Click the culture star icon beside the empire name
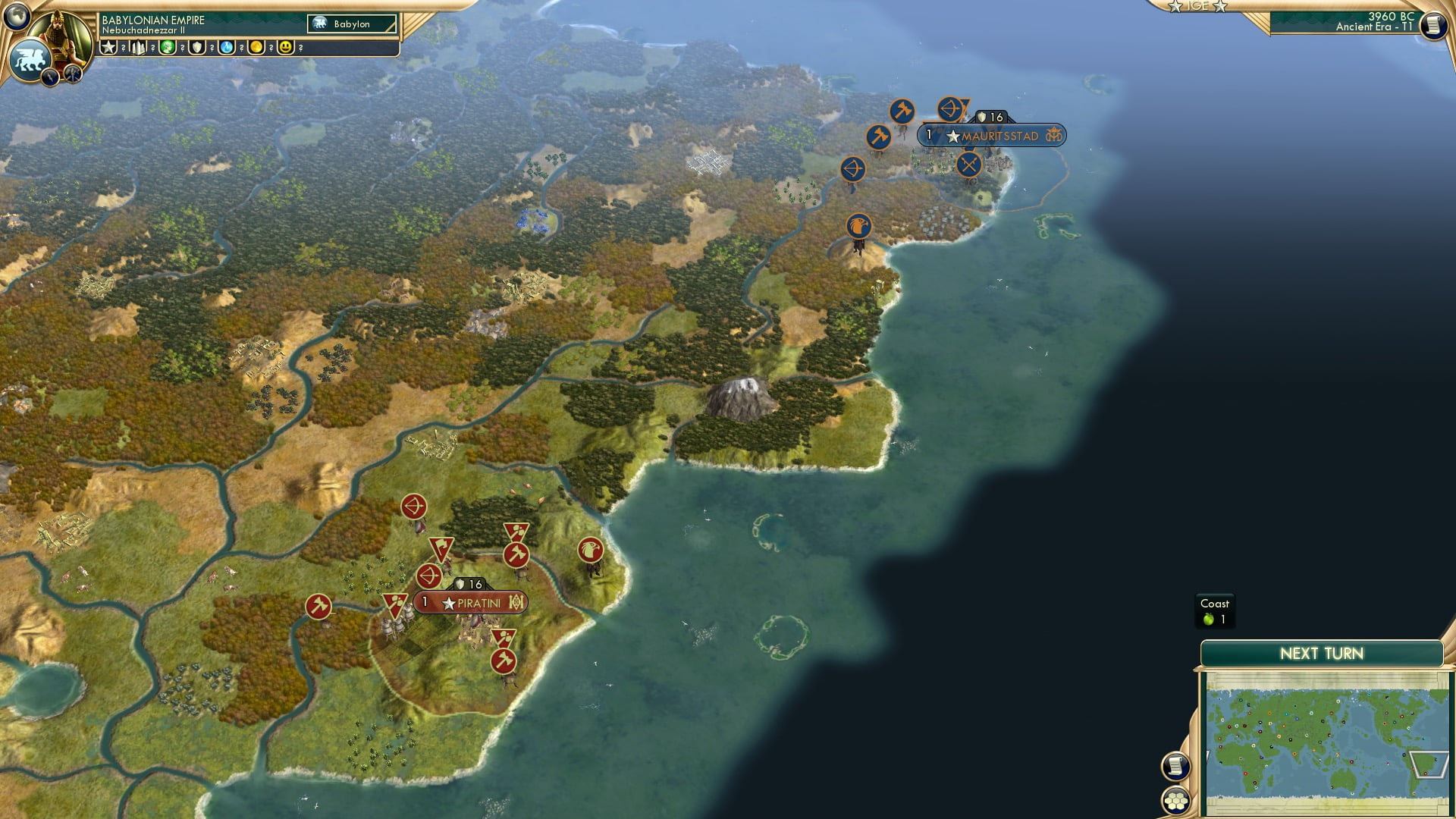The height and width of the screenshot is (819, 1456). click(x=108, y=45)
